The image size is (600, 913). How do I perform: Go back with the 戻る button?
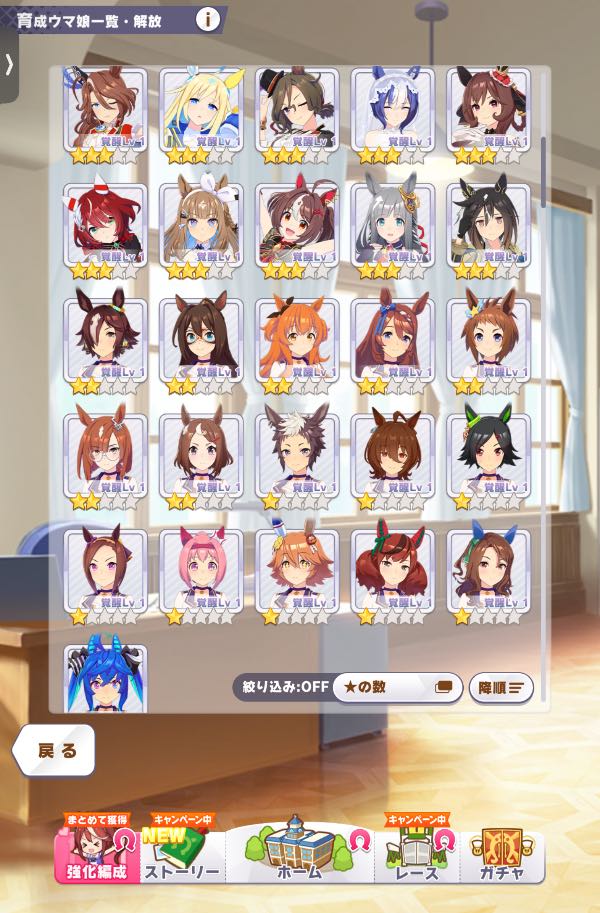[x=55, y=750]
